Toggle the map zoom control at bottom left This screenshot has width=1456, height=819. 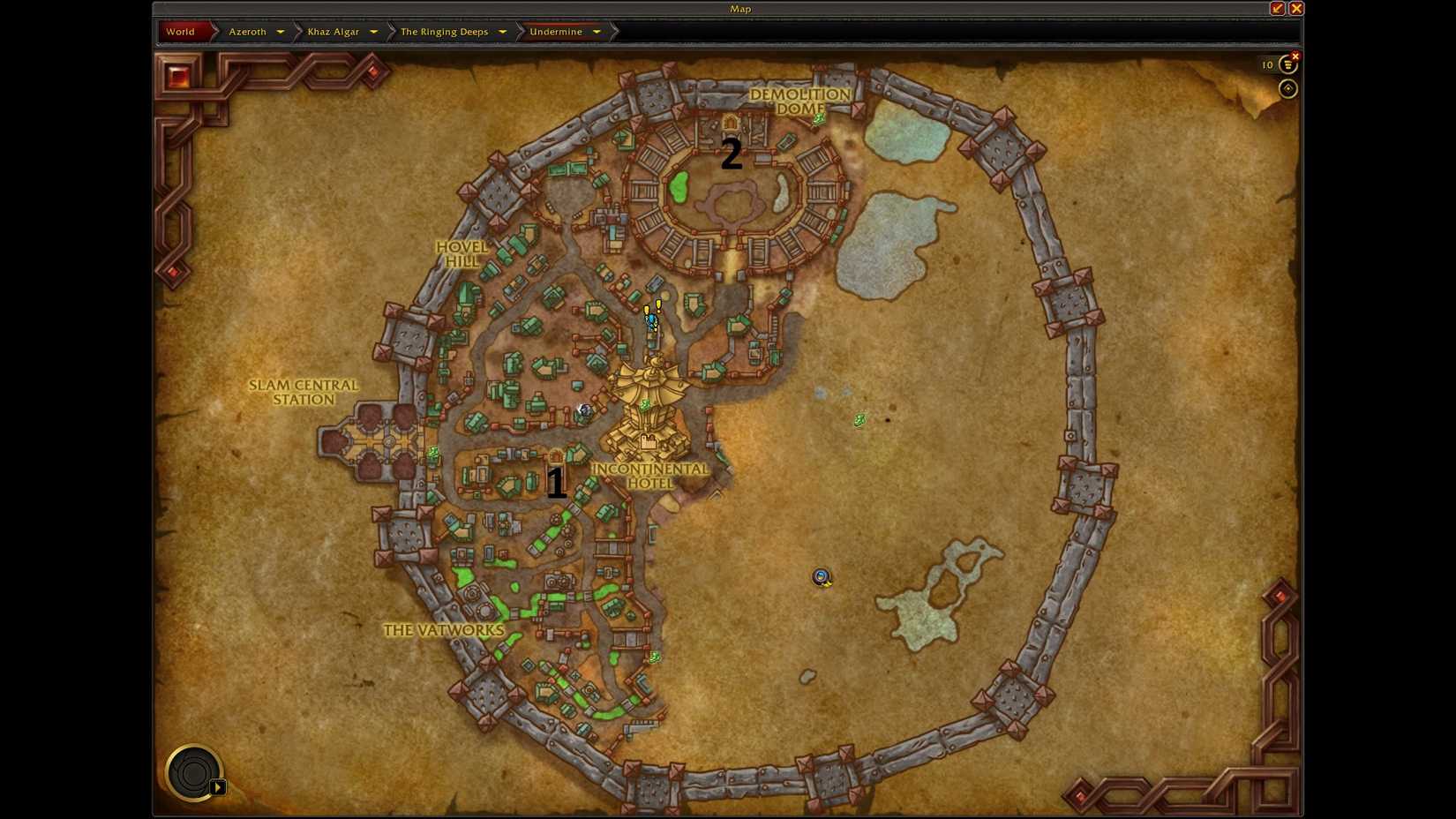pyautogui.click(x=192, y=772)
